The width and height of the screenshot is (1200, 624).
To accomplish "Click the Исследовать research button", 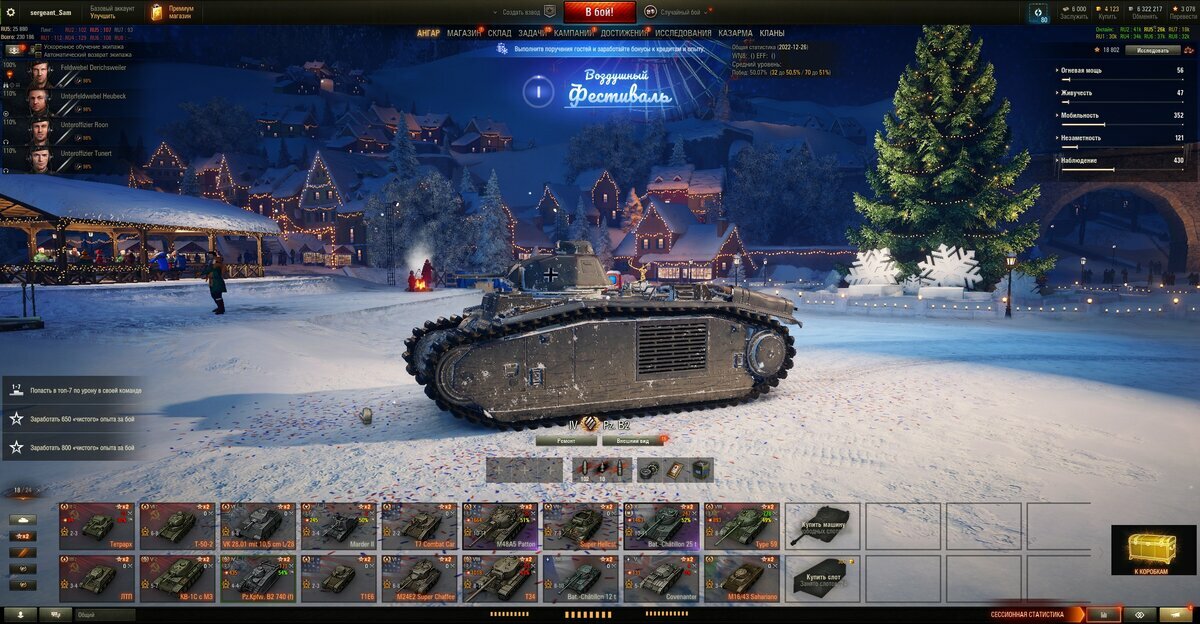I will pyautogui.click(x=1152, y=50).
